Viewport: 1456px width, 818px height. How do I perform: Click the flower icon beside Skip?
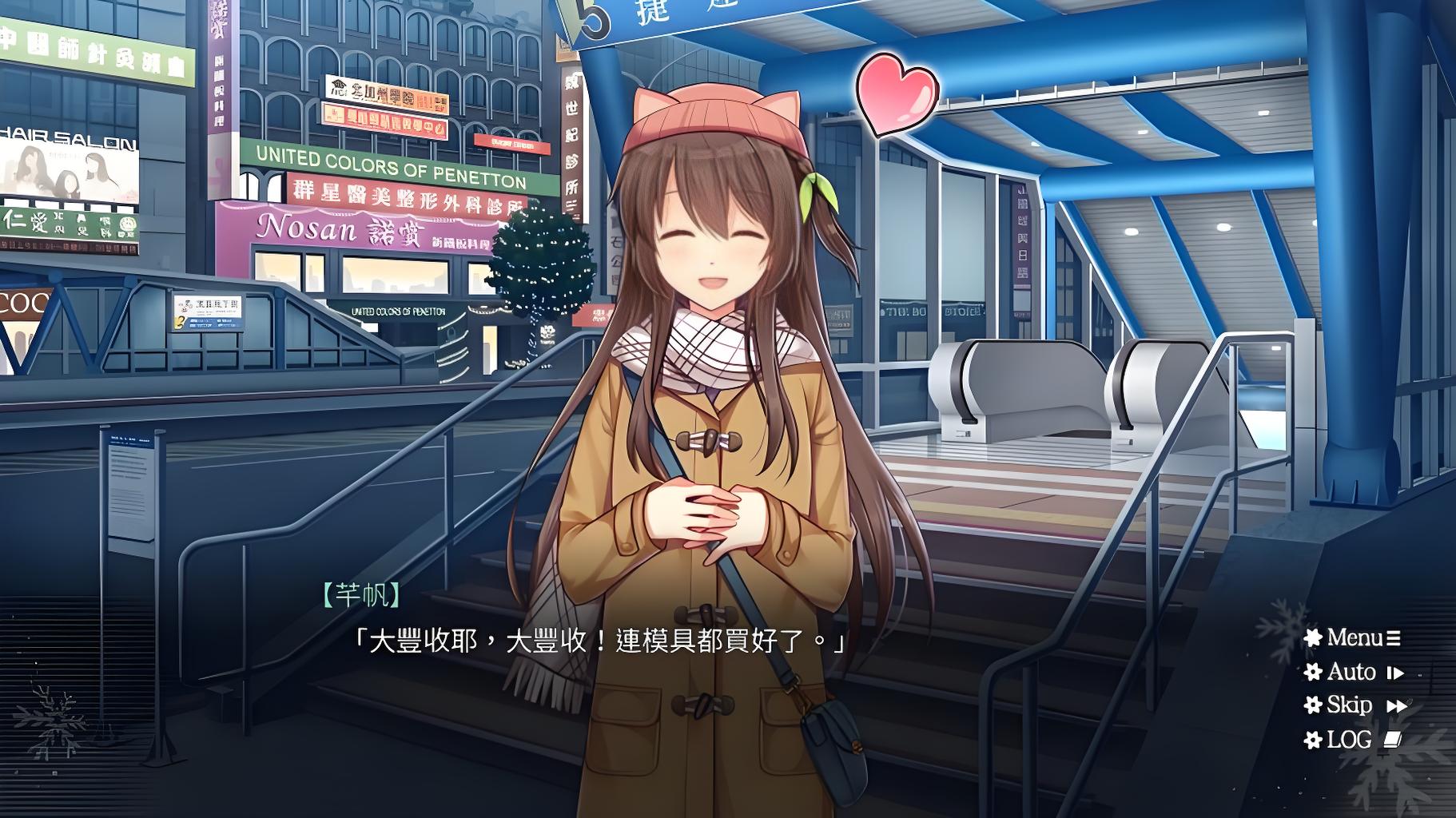pos(1315,706)
